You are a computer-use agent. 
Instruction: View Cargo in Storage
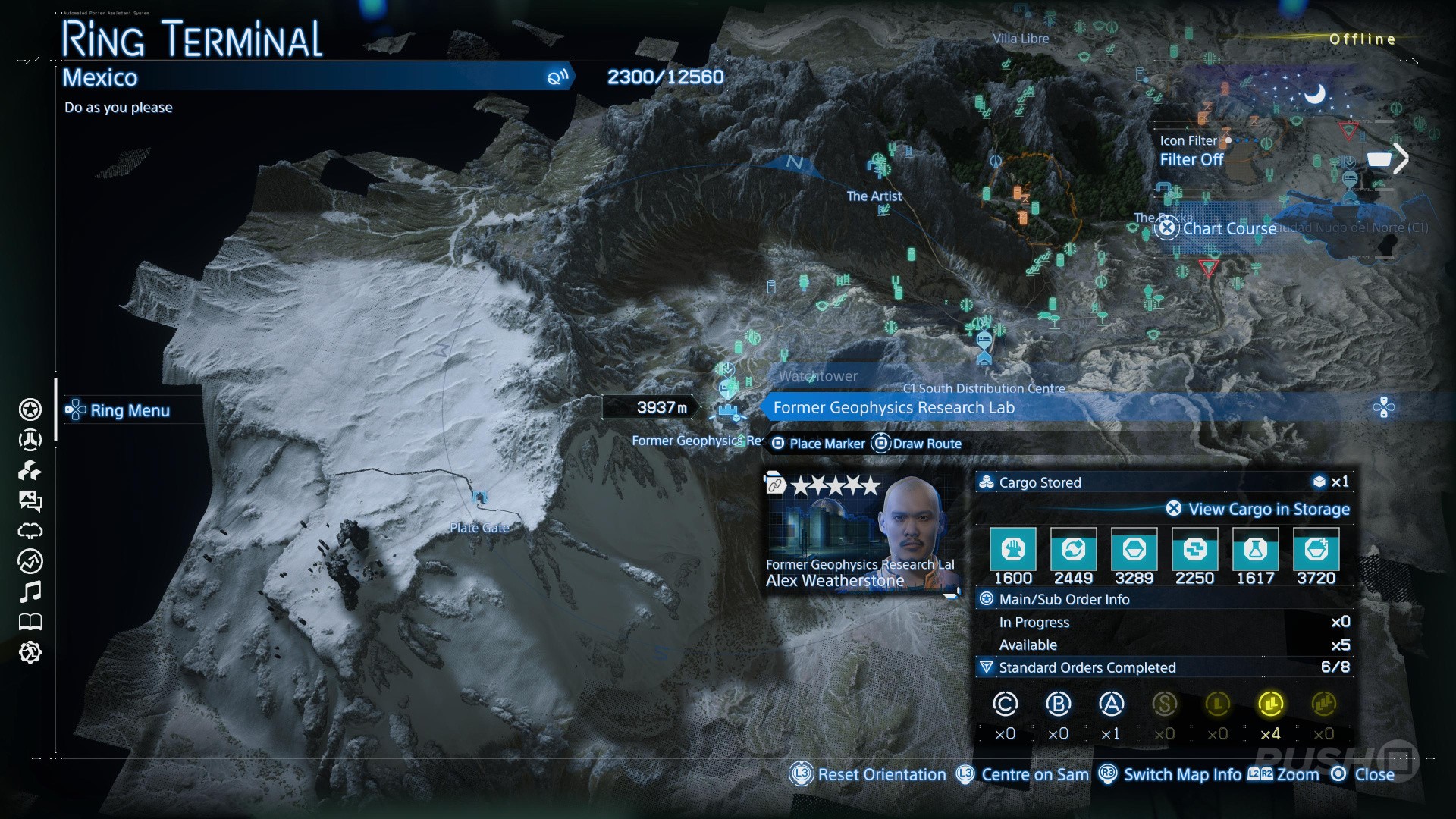point(1268,509)
